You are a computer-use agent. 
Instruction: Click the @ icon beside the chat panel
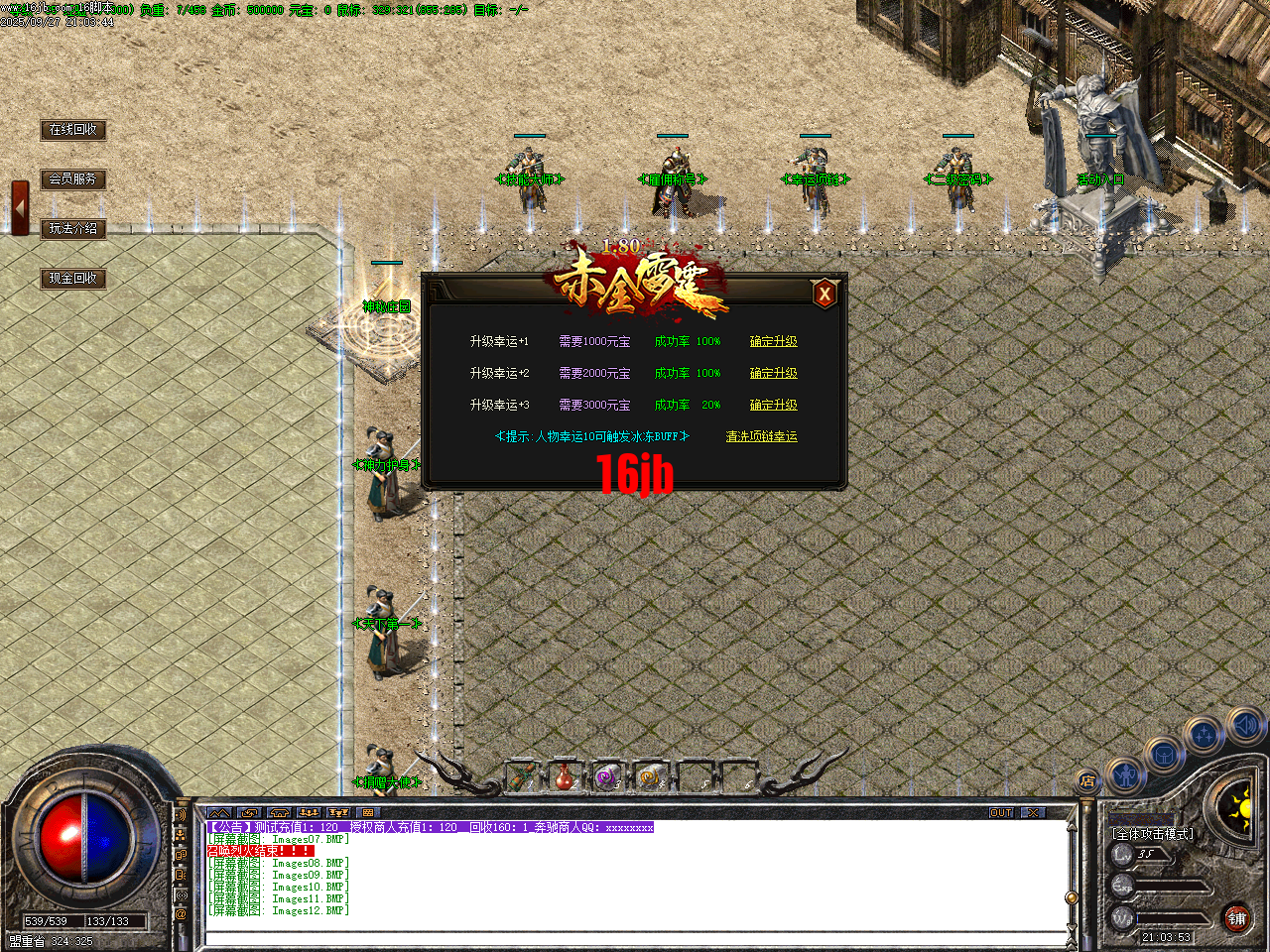pyautogui.click(x=182, y=913)
